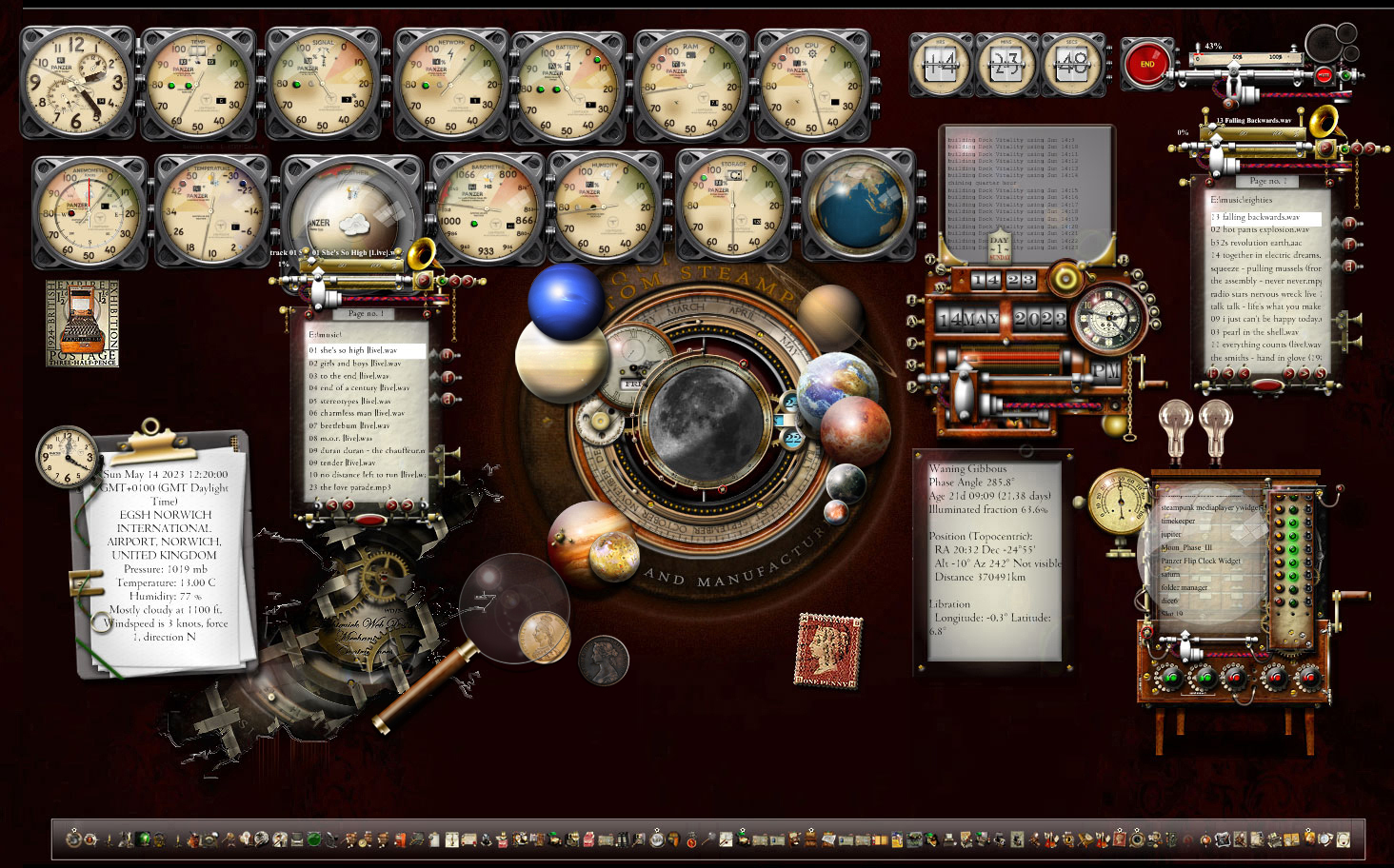The image size is (1394, 868).
Task: Select "05 stereotypes [live].wav" in the playlist
Action: coord(348,401)
